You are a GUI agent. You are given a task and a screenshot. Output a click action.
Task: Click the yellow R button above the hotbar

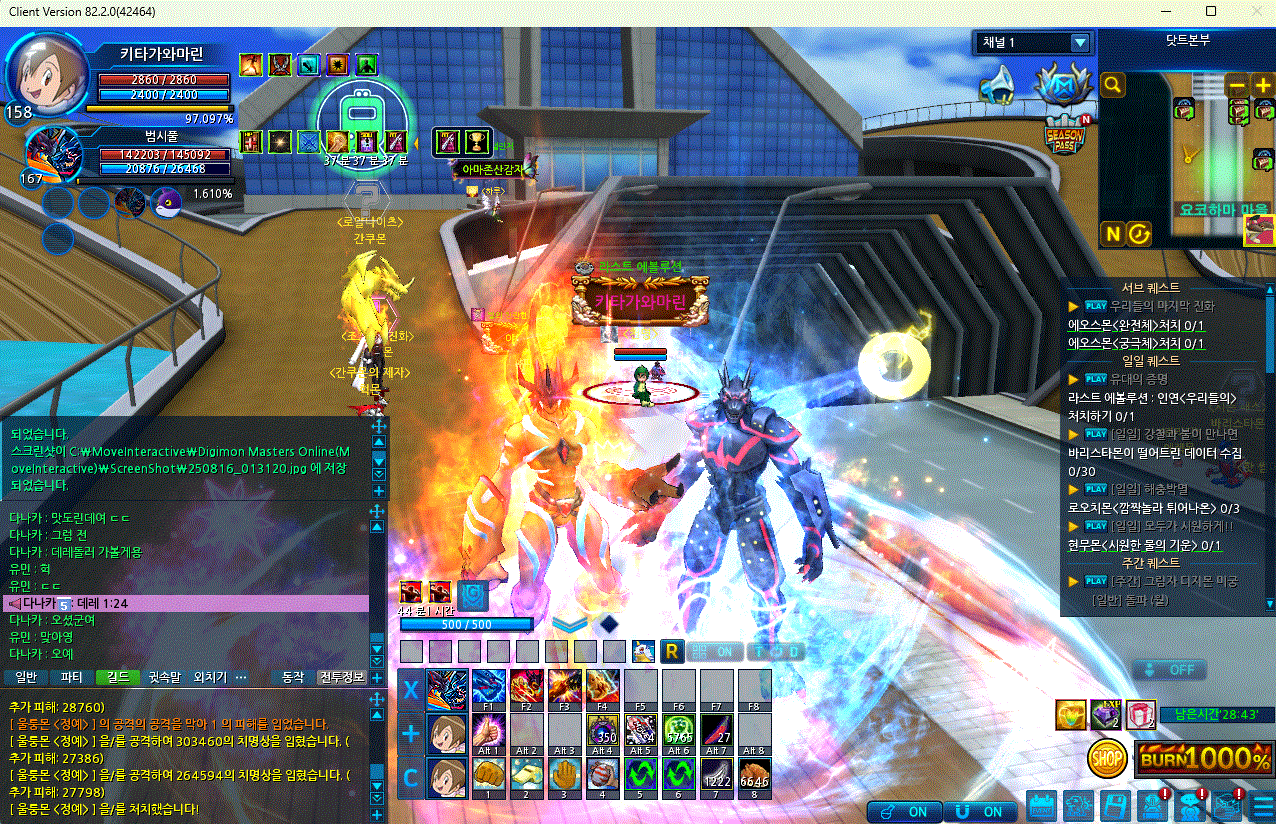672,651
